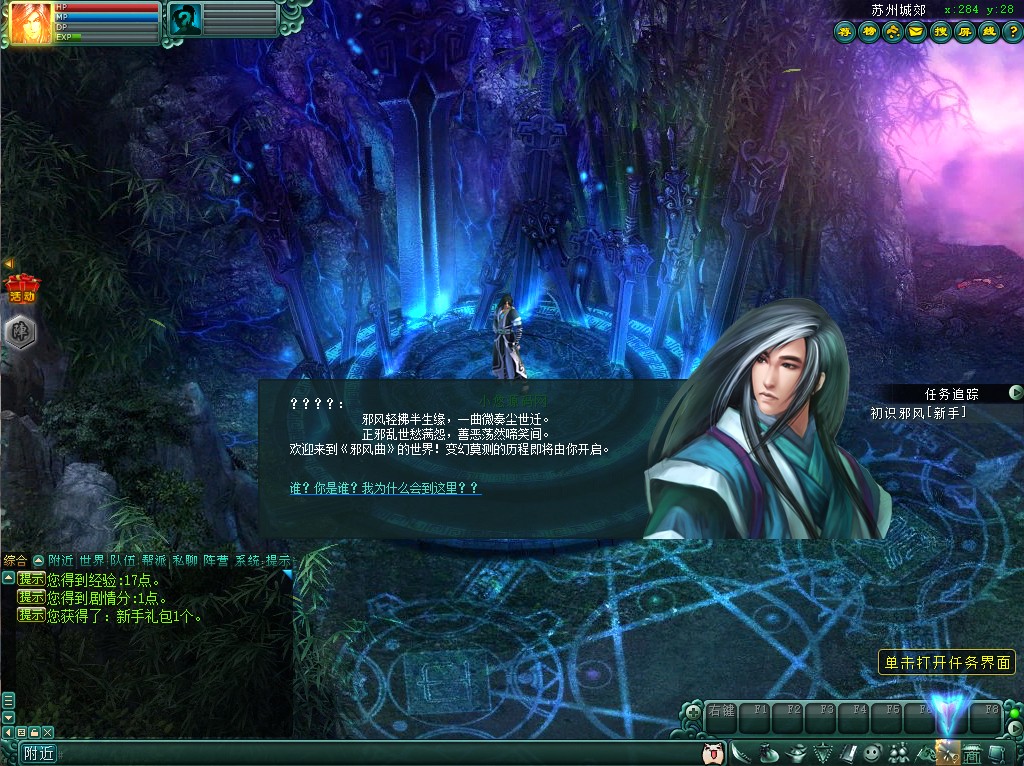Open the highlighted quest scroll icon
The width and height of the screenshot is (1024, 766).
(x=946, y=752)
